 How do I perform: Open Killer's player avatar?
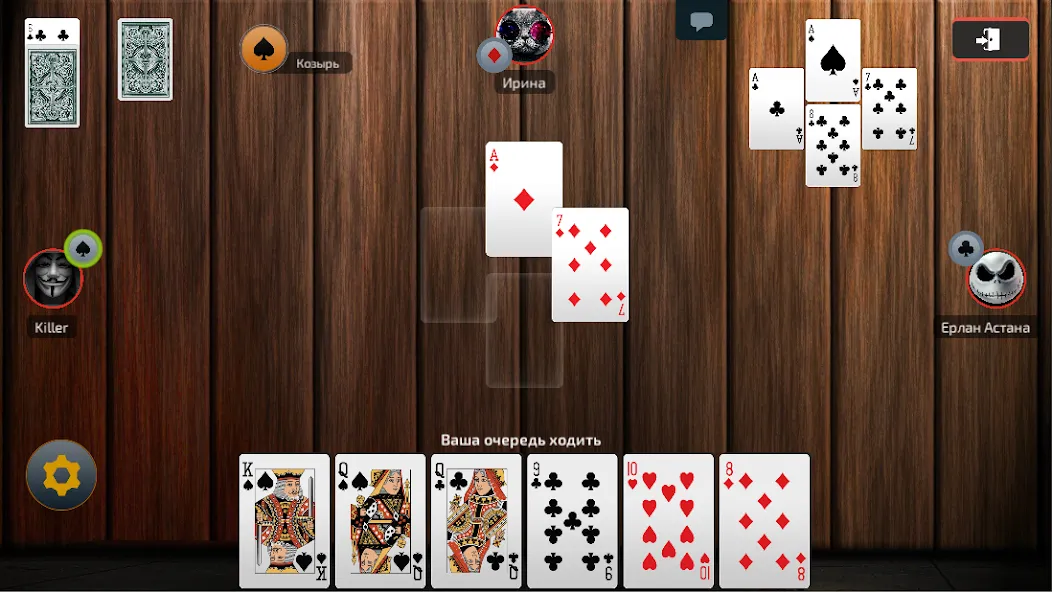52,278
